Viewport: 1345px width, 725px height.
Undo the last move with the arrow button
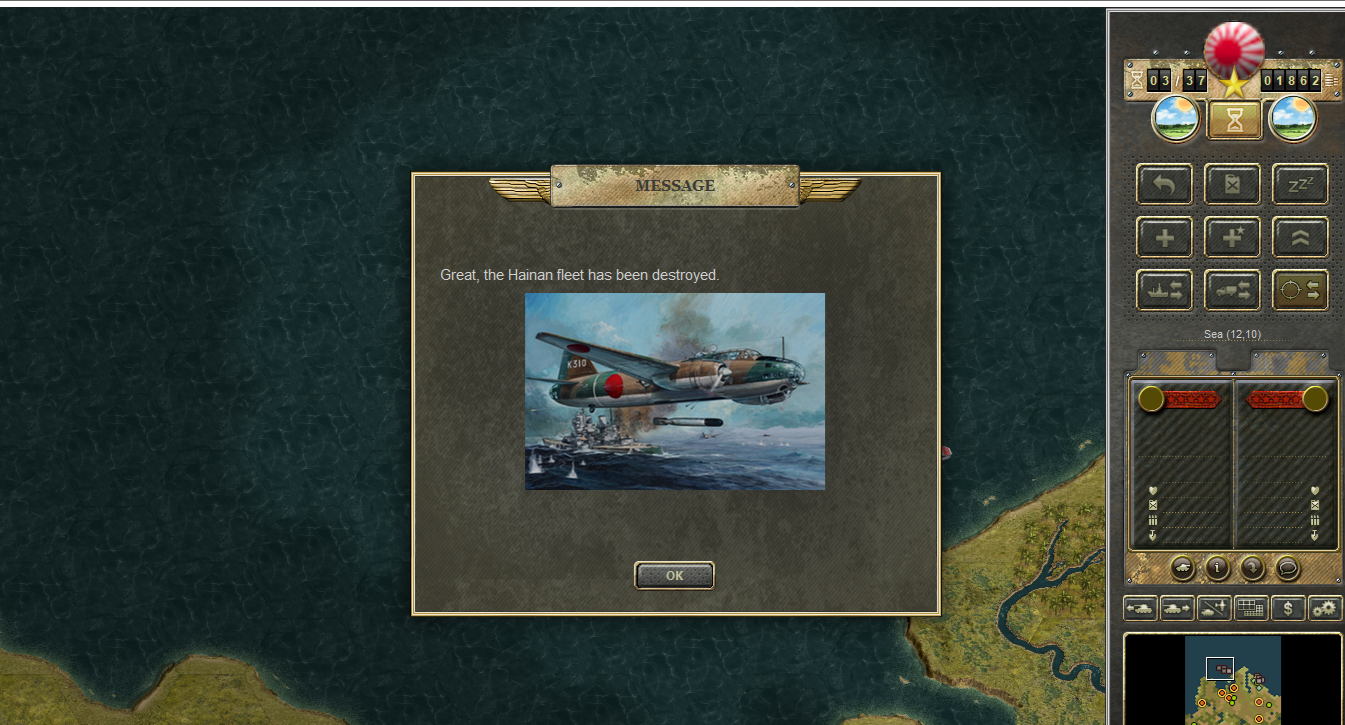point(1164,184)
